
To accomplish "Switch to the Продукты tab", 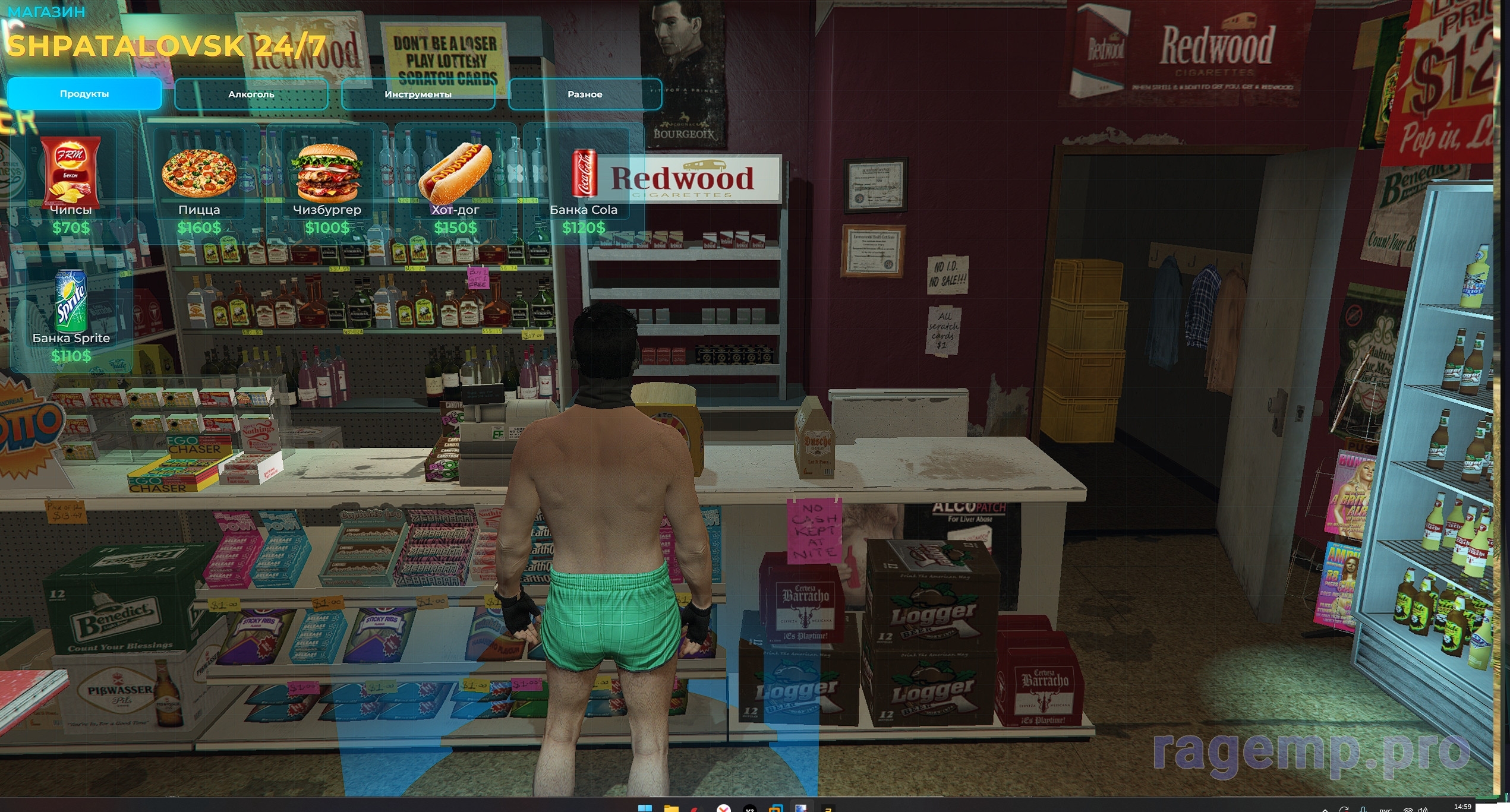I will coord(84,94).
